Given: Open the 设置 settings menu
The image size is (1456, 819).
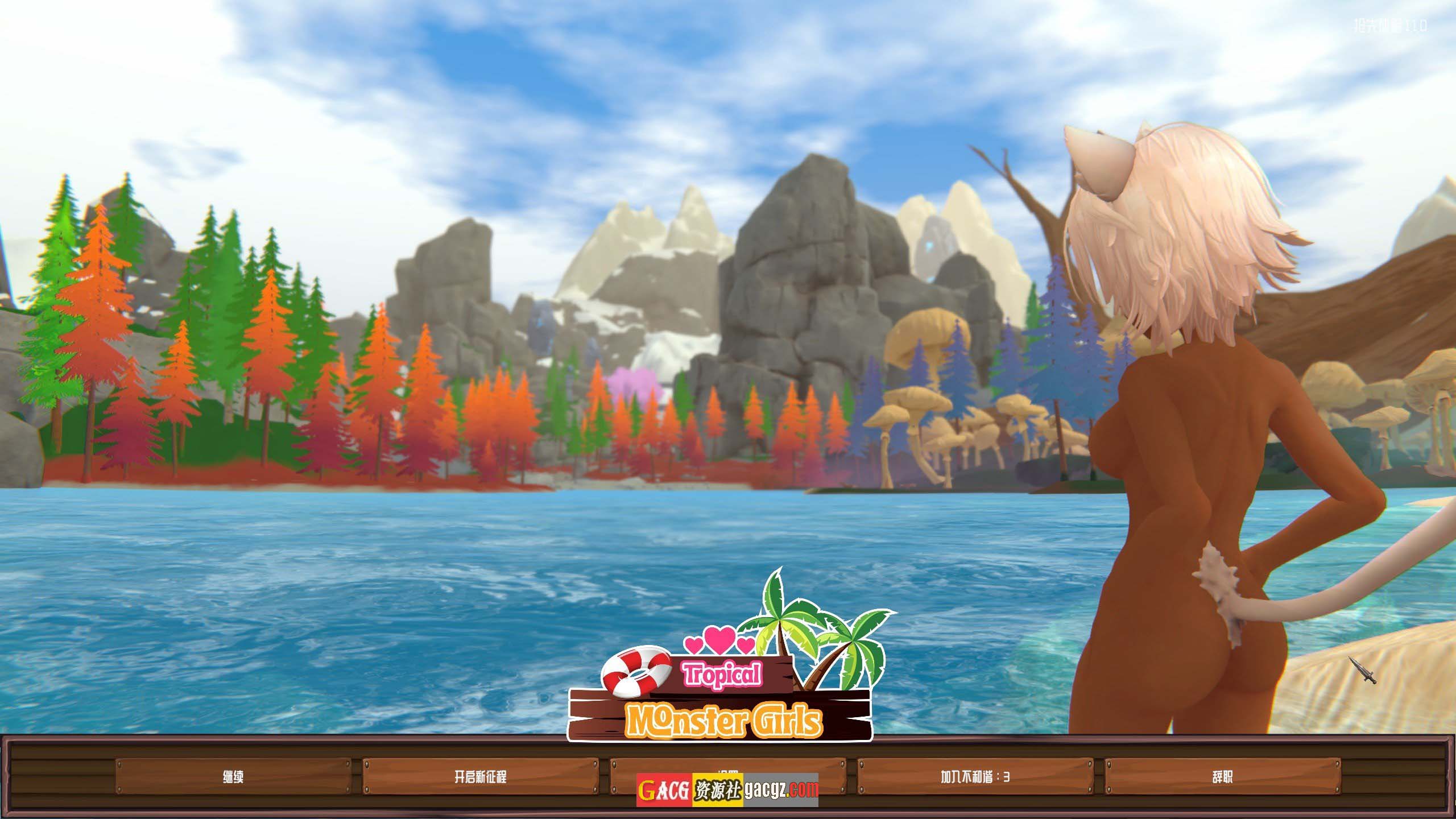Looking at the screenshot, I should pyautogui.click(x=727, y=767).
